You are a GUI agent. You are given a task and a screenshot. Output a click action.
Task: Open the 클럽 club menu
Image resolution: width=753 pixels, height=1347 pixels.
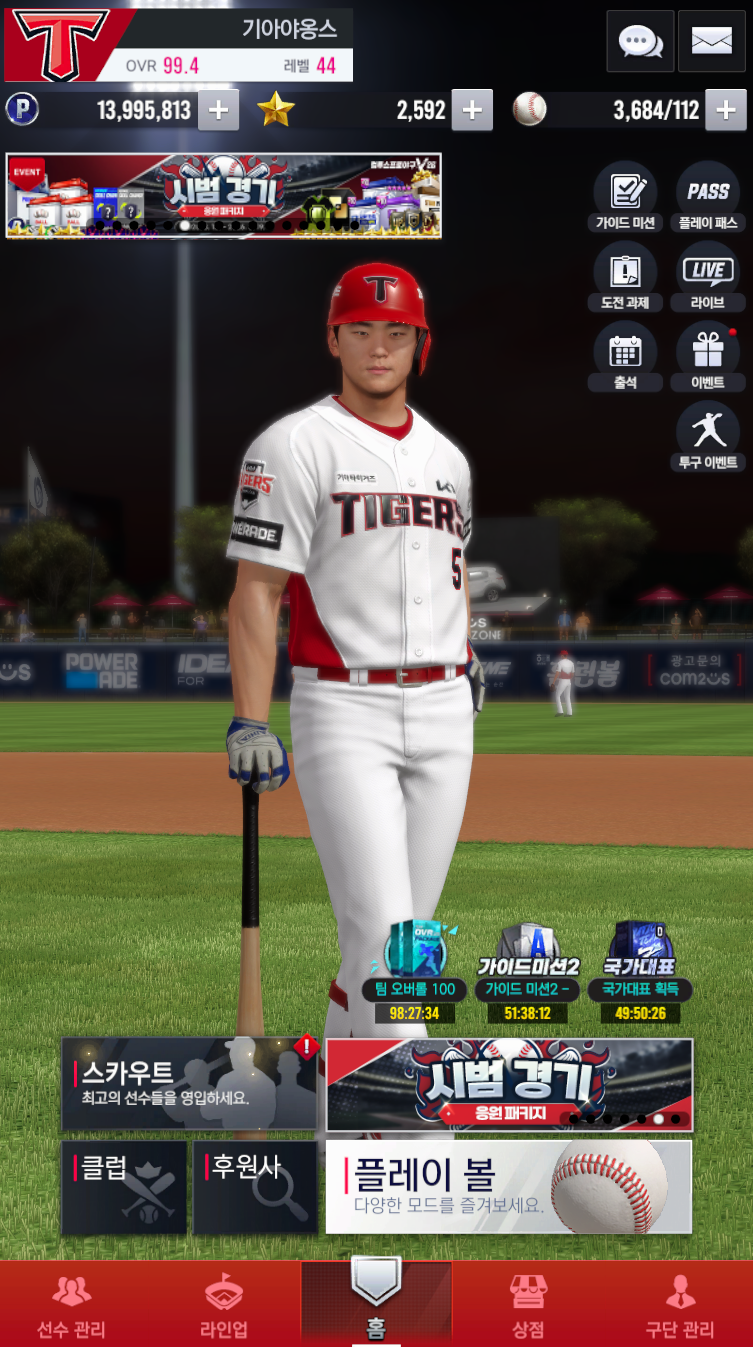point(124,1187)
